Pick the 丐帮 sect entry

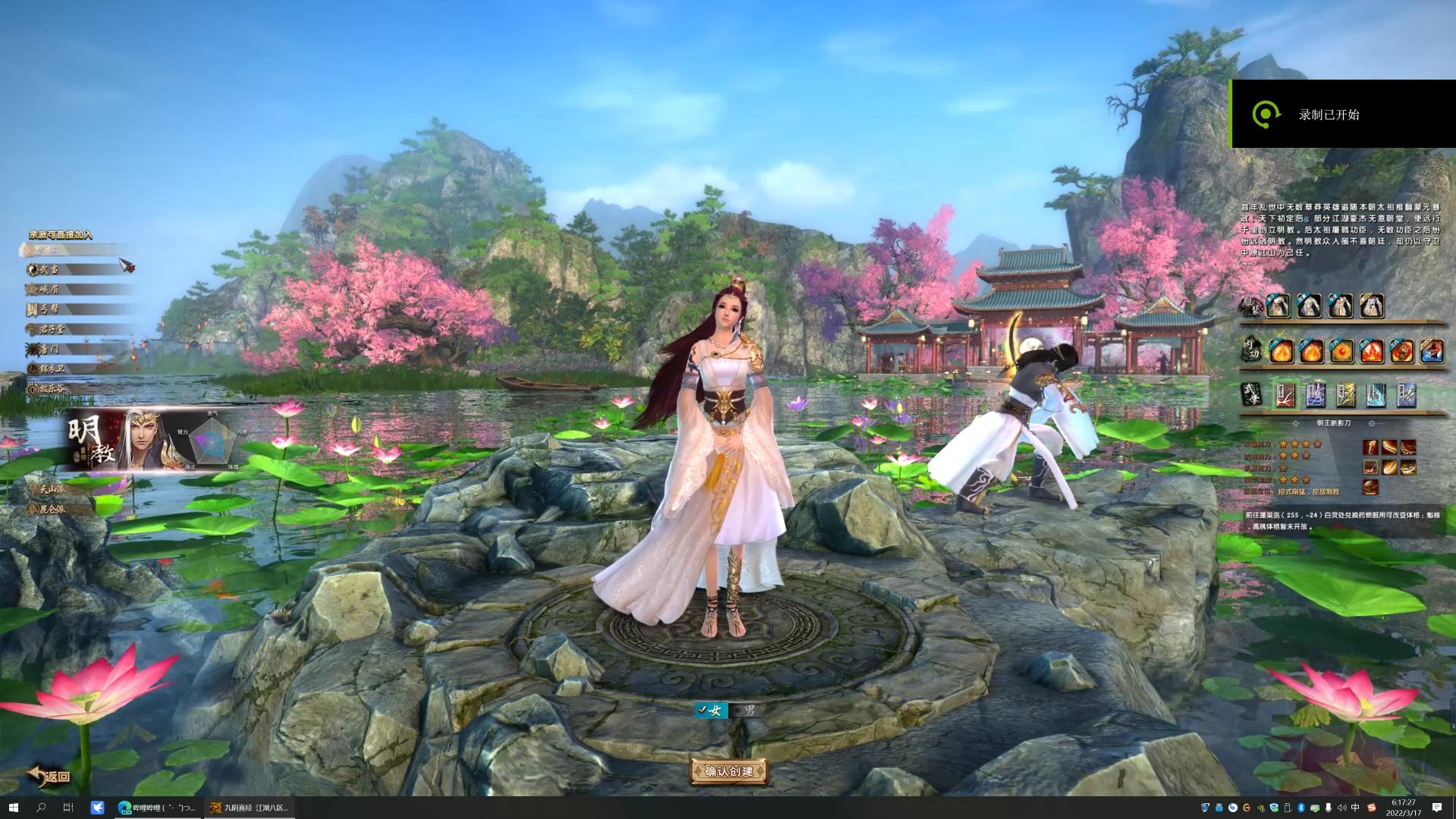pyautogui.click(x=50, y=309)
